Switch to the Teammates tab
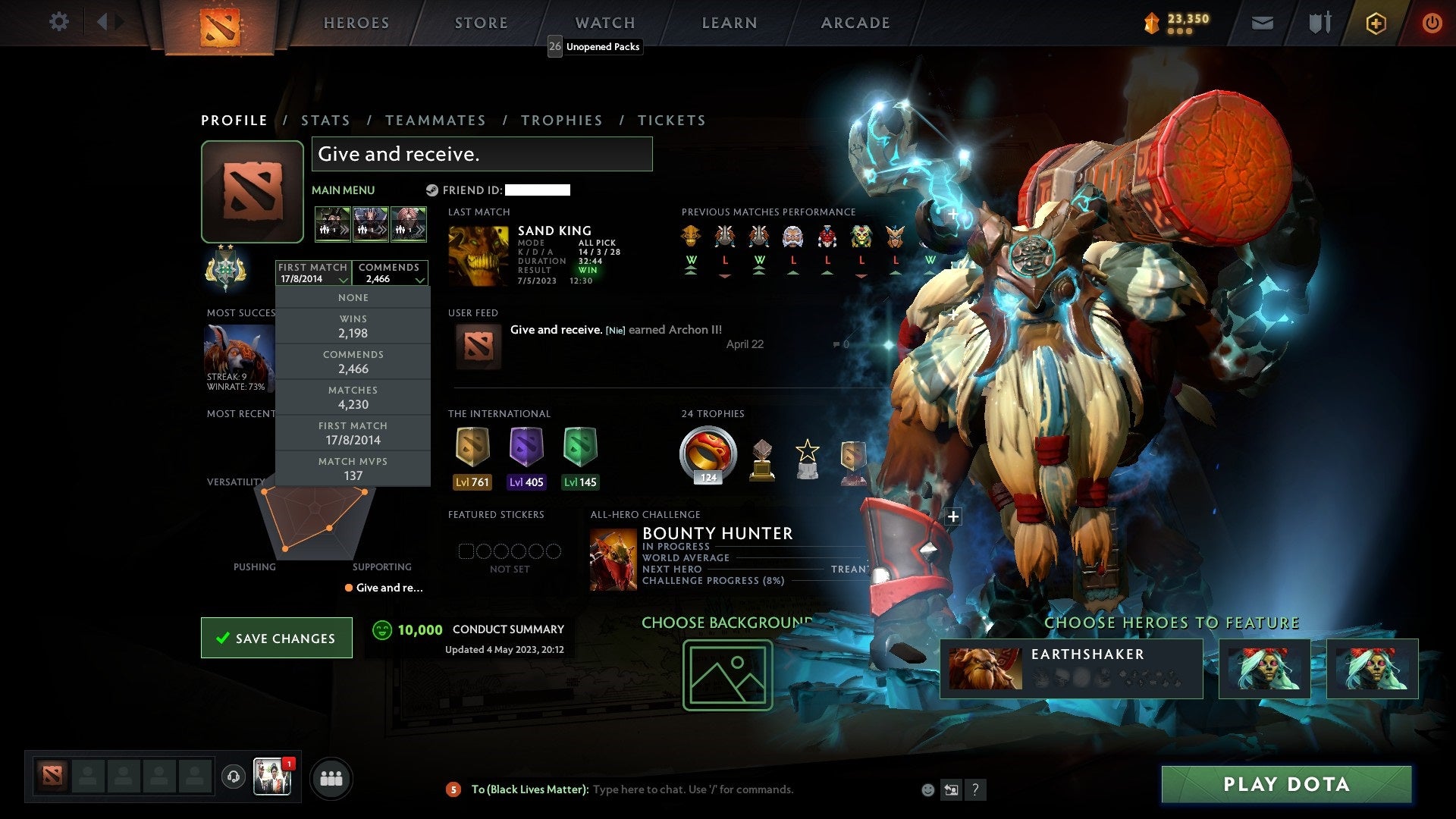This screenshot has width=1456, height=819. tap(435, 121)
